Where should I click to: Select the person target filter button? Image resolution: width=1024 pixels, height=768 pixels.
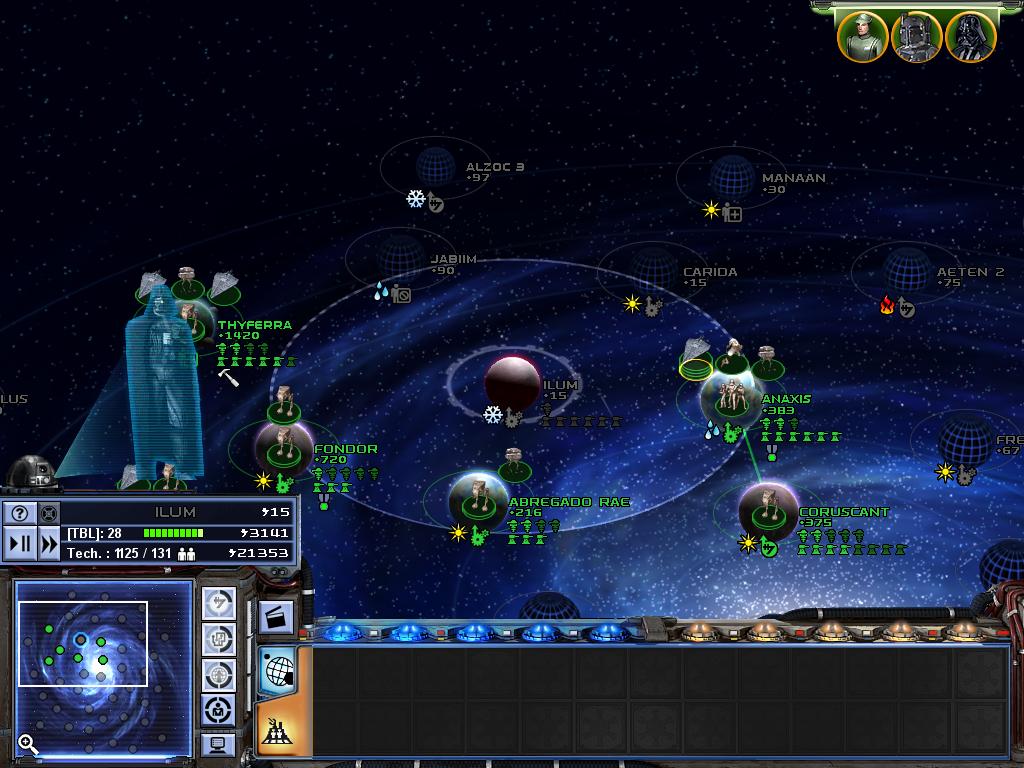[x=219, y=710]
